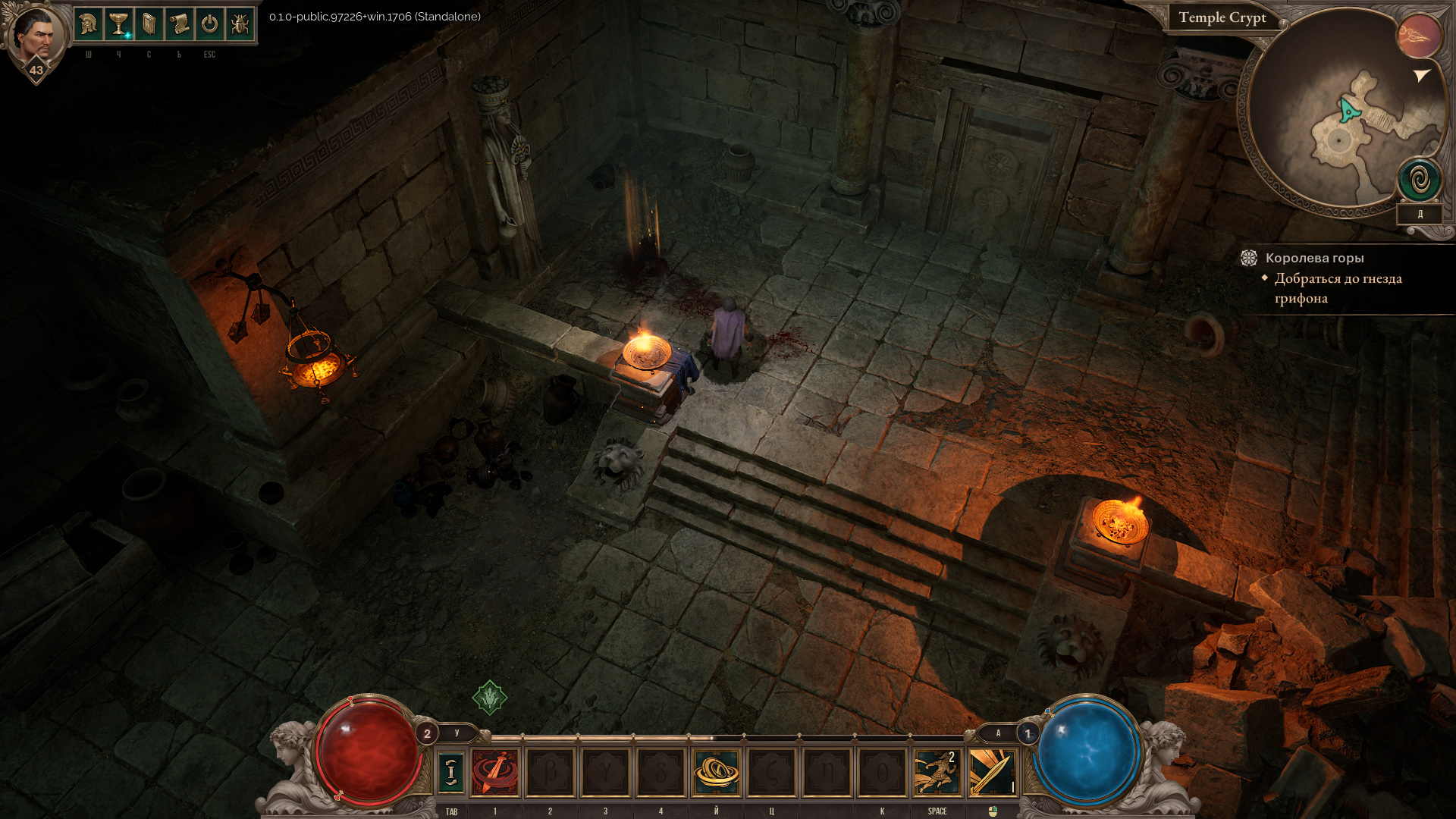The height and width of the screenshot is (819, 1456).
Task: Select the golden sword attack skill
Action: click(x=991, y=773)
